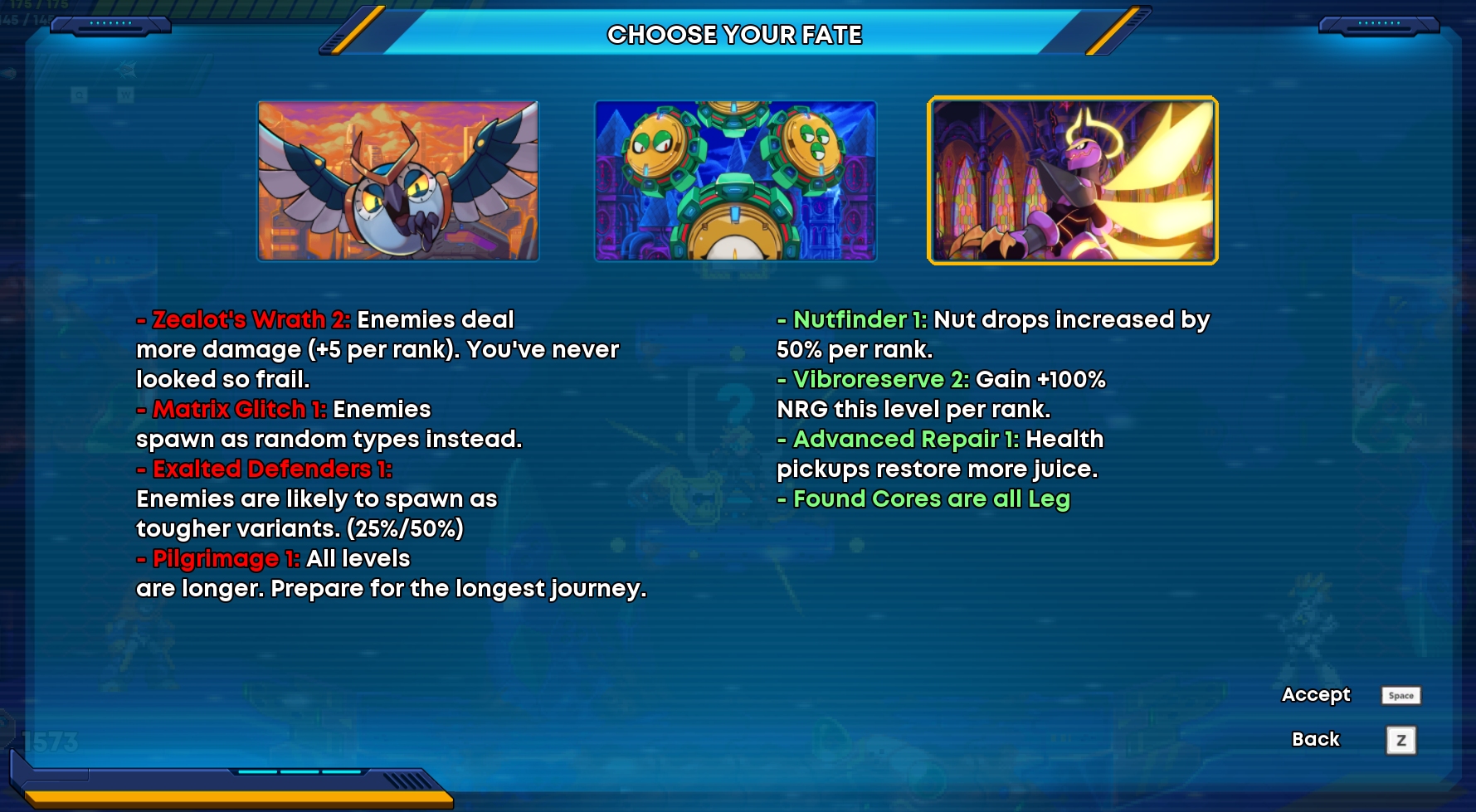Select the owl boss fate card
The height and width of the screenshot is (812, 1476).
click(x=398, y=181)
